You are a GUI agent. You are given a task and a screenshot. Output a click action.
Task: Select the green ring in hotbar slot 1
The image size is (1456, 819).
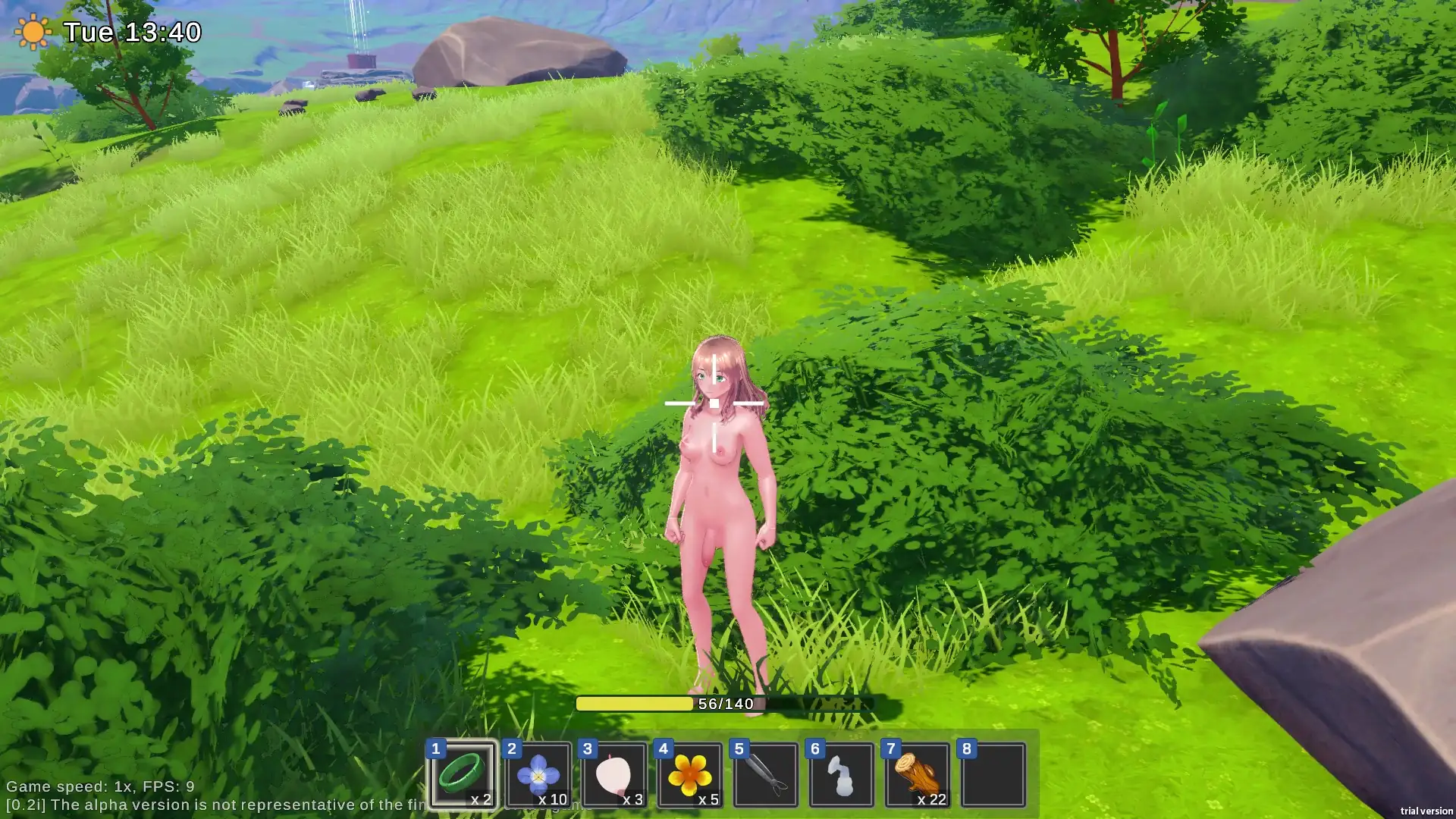pos(462,774)
